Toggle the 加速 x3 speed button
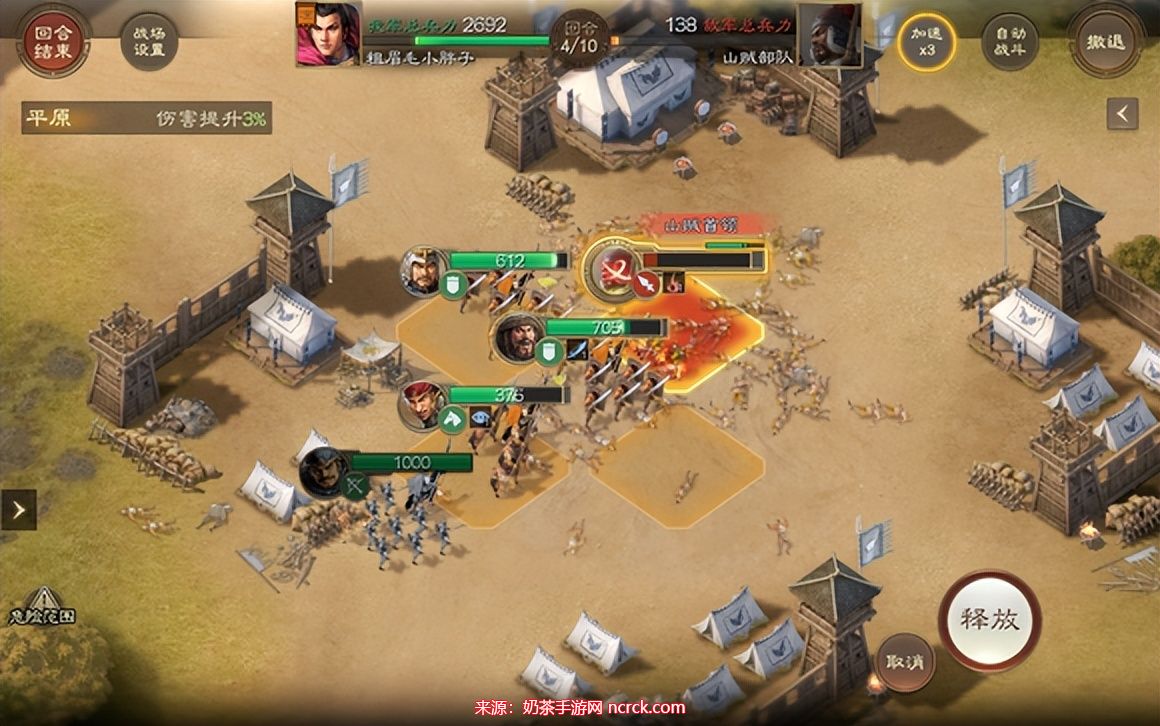Screen dimensions: 1160x726 coord(926,42)
